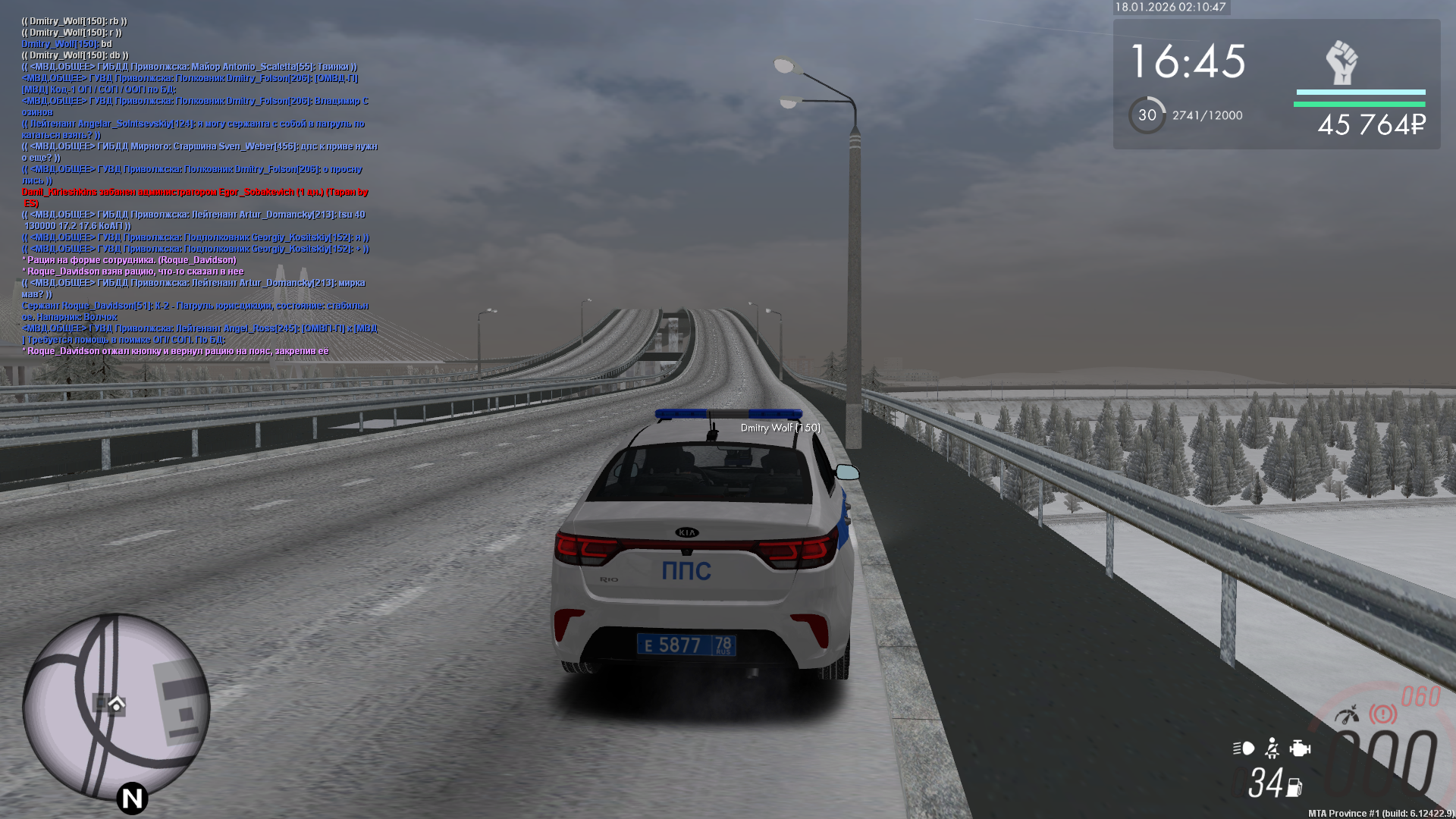Viewport: 1456px width, 819px height.
Task: Click the circular minimap
Action: point(116,707)
